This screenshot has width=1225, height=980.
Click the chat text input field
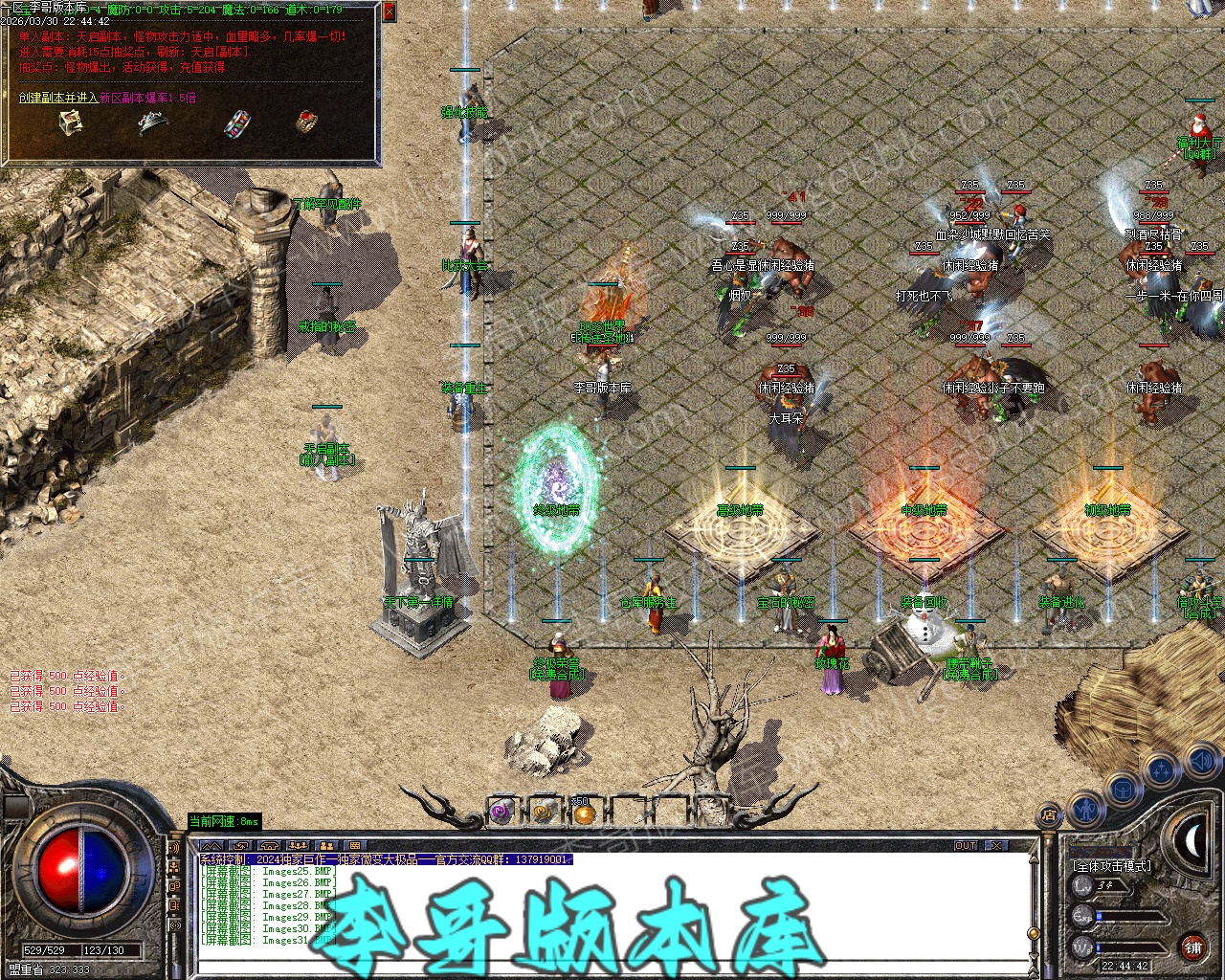coord(612,968)
